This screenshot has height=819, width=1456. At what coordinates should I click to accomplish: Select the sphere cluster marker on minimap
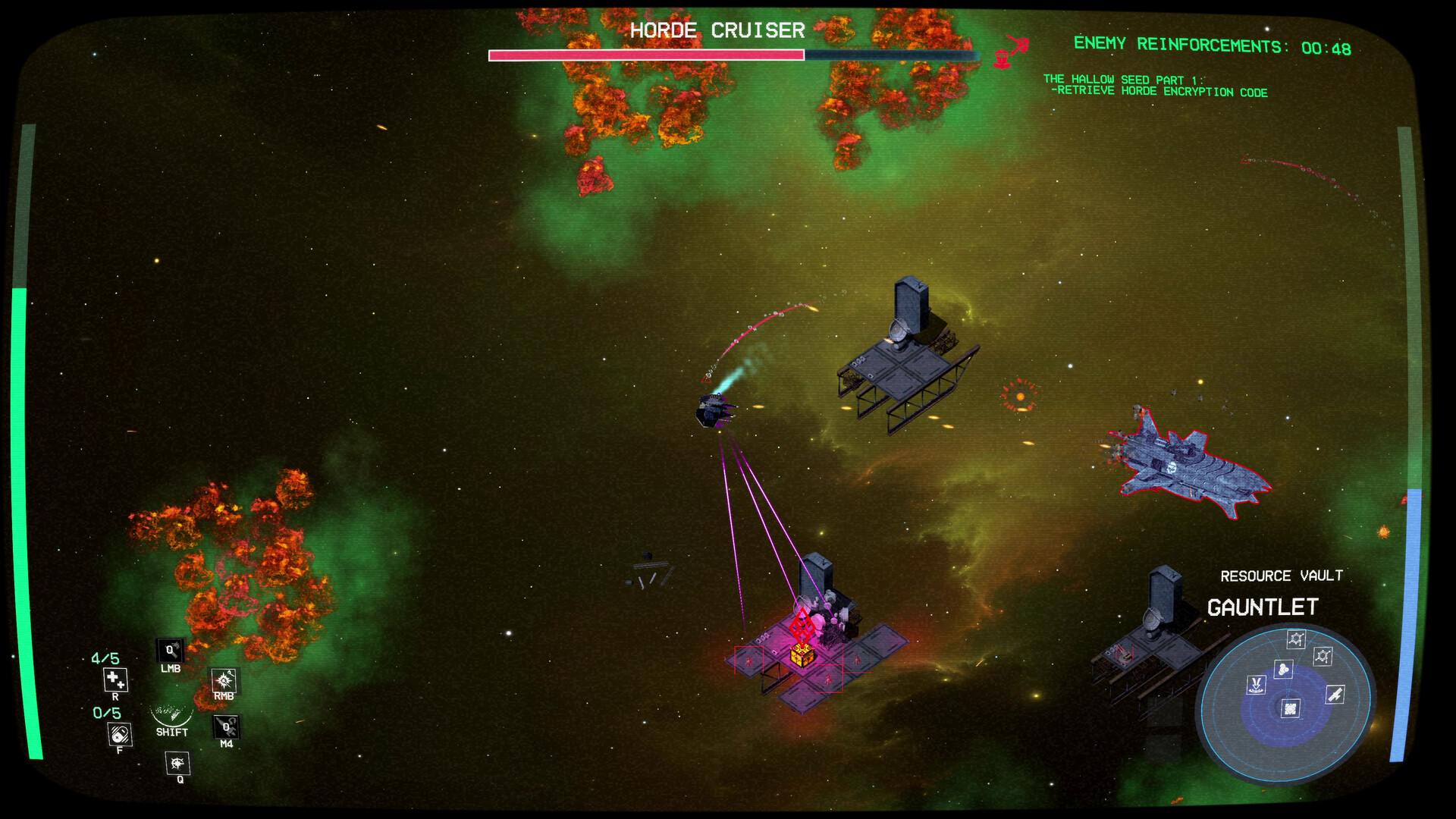pos(1283,669)
